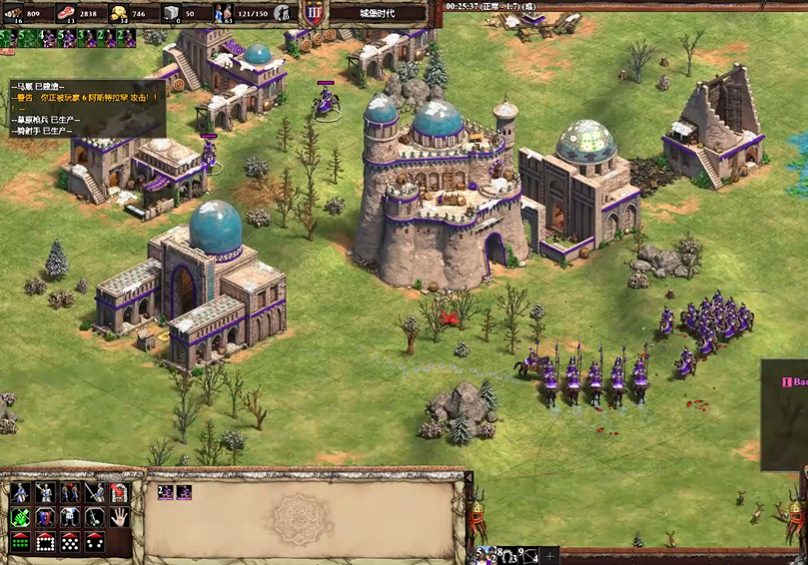Select the unit stack portrait showing 2
This screenshot has width=808, height=565.
click(x=166, y=492)
